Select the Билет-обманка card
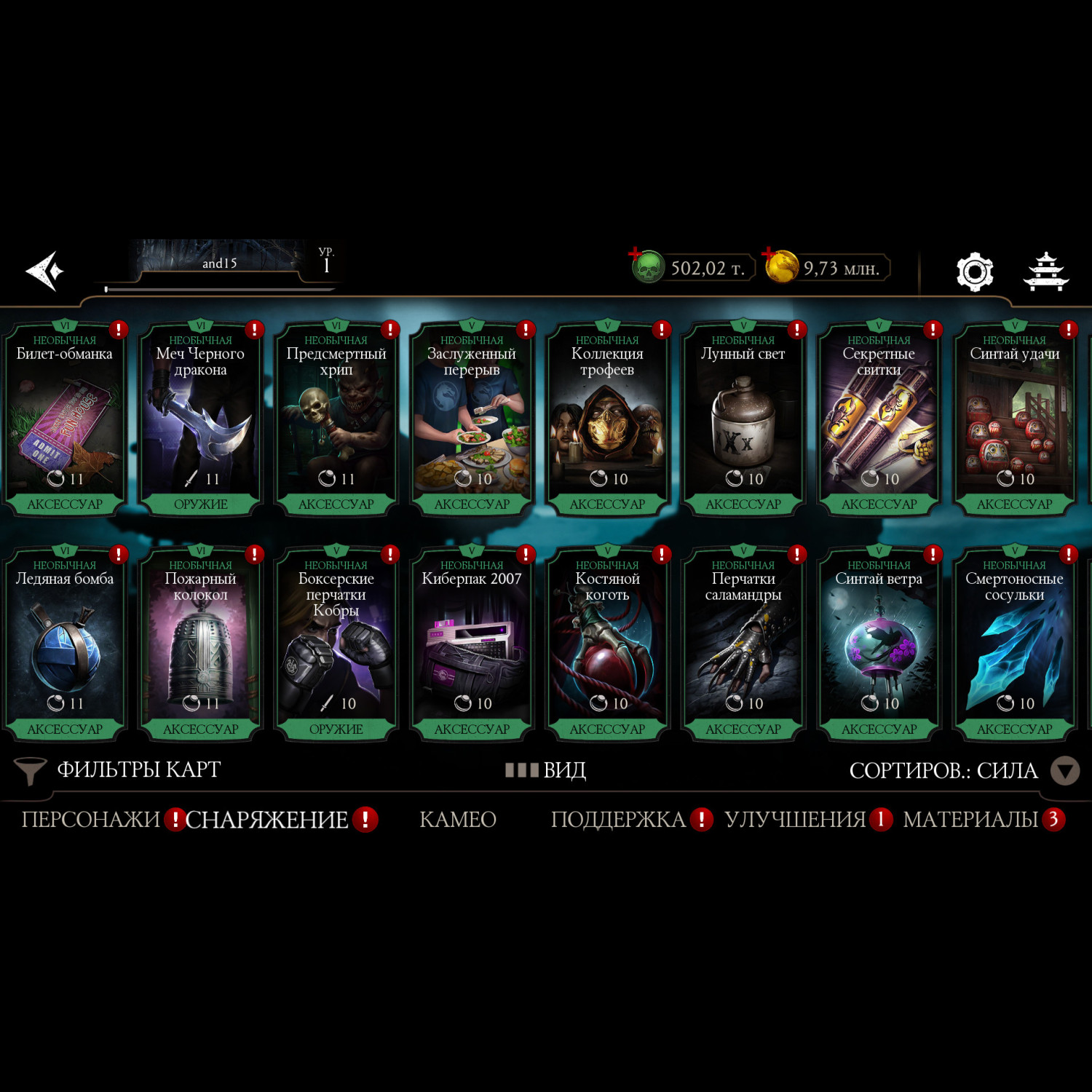Viewport: 1092px width, 1092px height. coord(65,419)
